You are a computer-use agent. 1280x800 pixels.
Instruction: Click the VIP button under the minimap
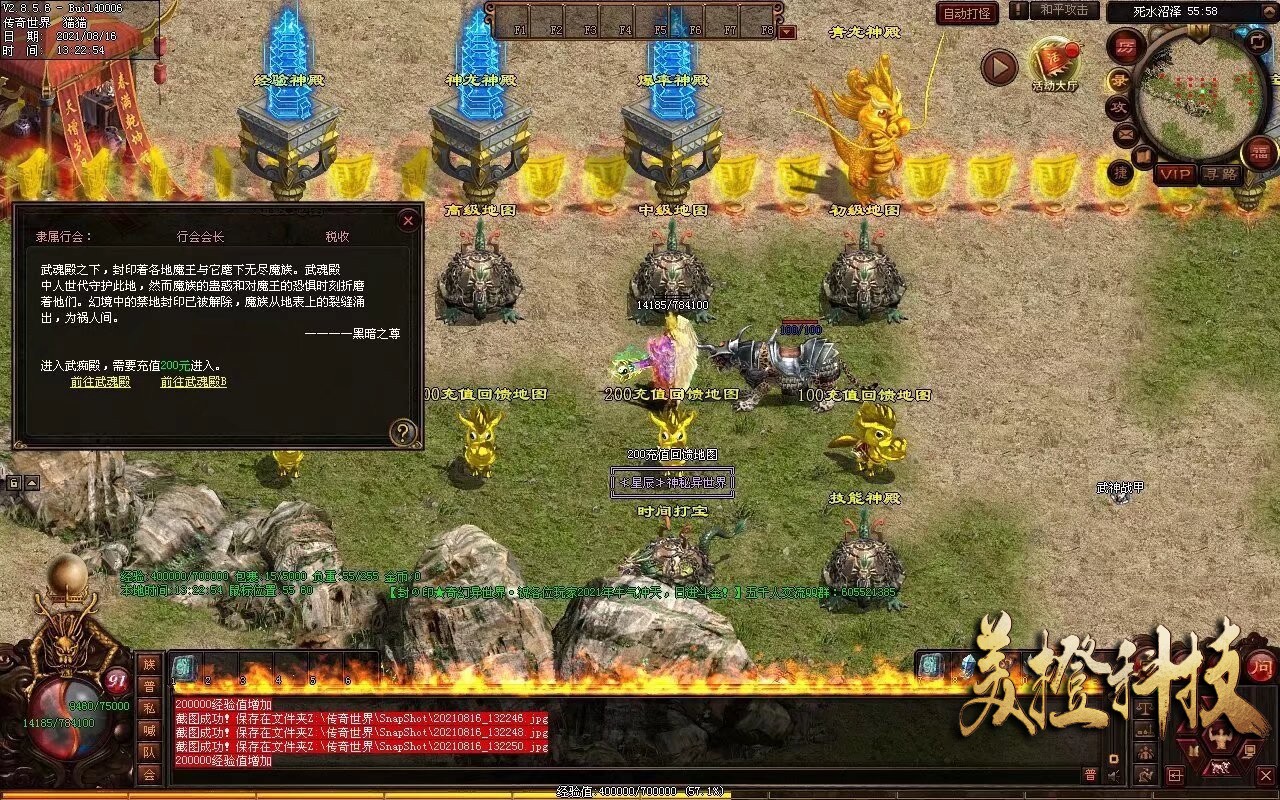tap(1174, 174)
